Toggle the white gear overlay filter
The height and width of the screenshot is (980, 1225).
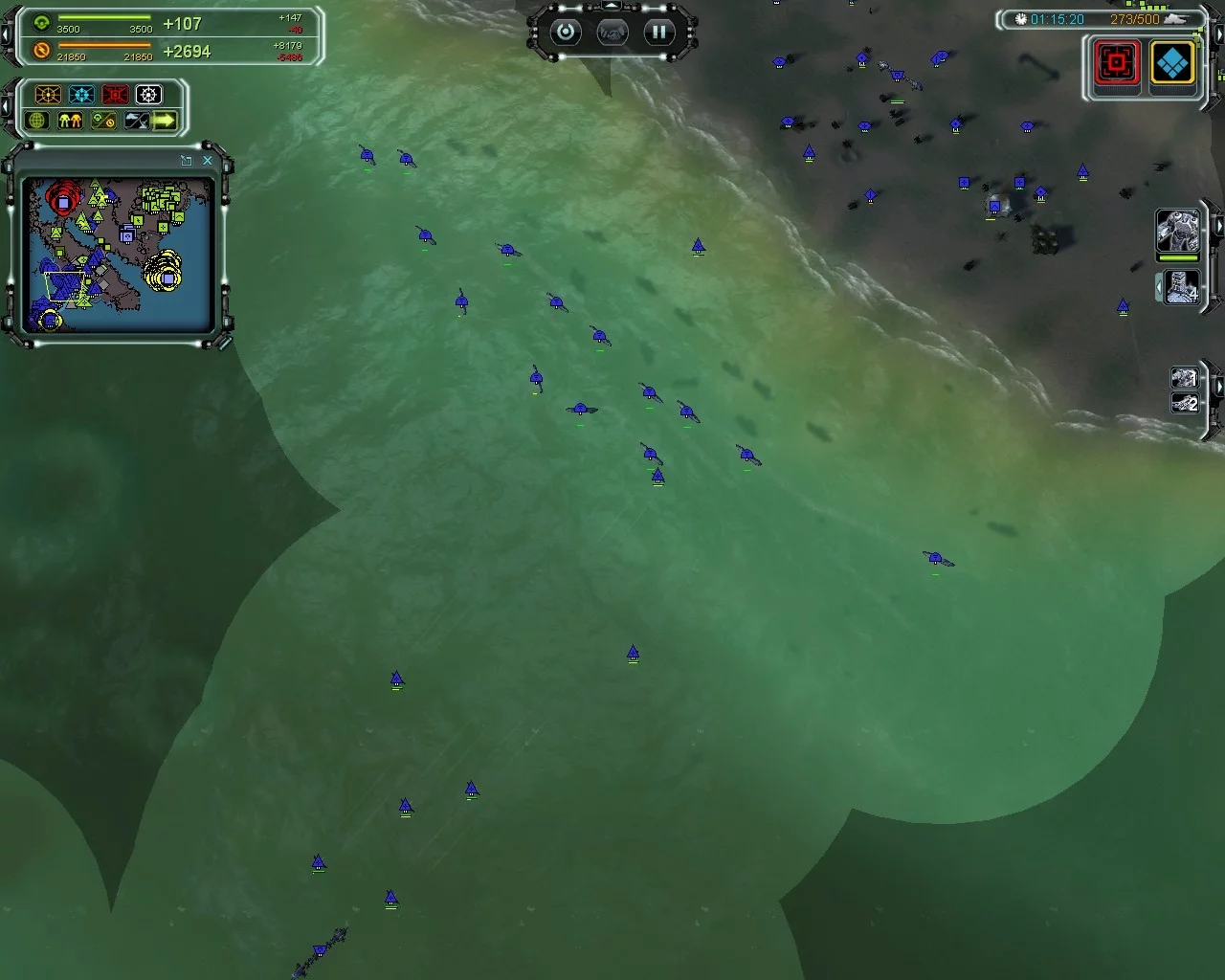[x=148, y=95]
